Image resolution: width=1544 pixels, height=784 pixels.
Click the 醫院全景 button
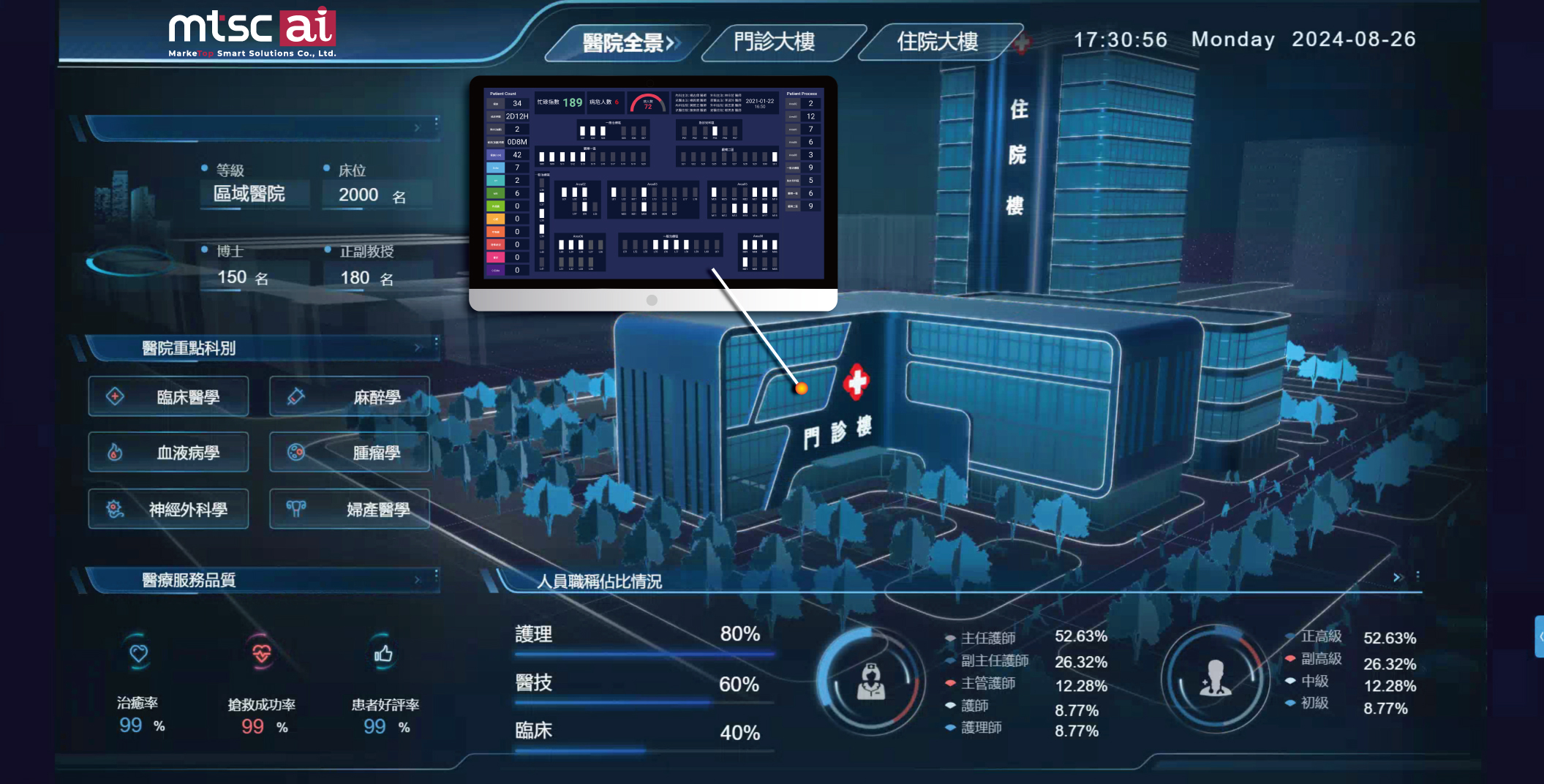click(624, 42)
